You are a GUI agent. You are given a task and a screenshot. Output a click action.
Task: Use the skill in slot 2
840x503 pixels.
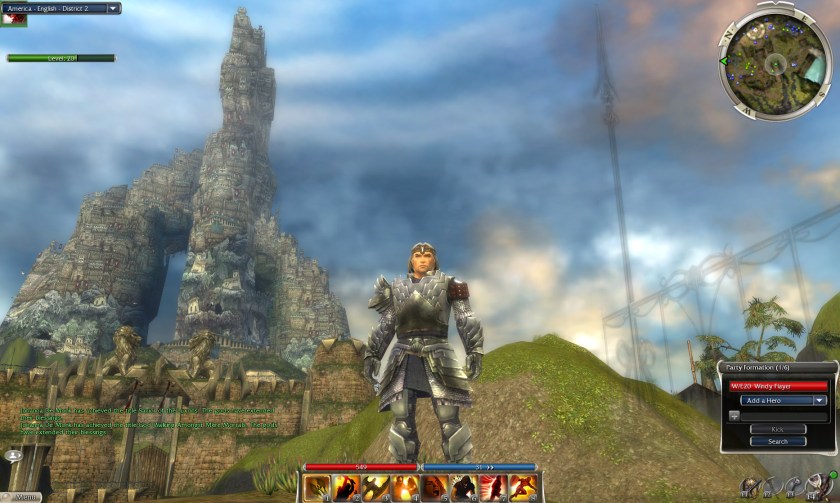click(347, 488)
